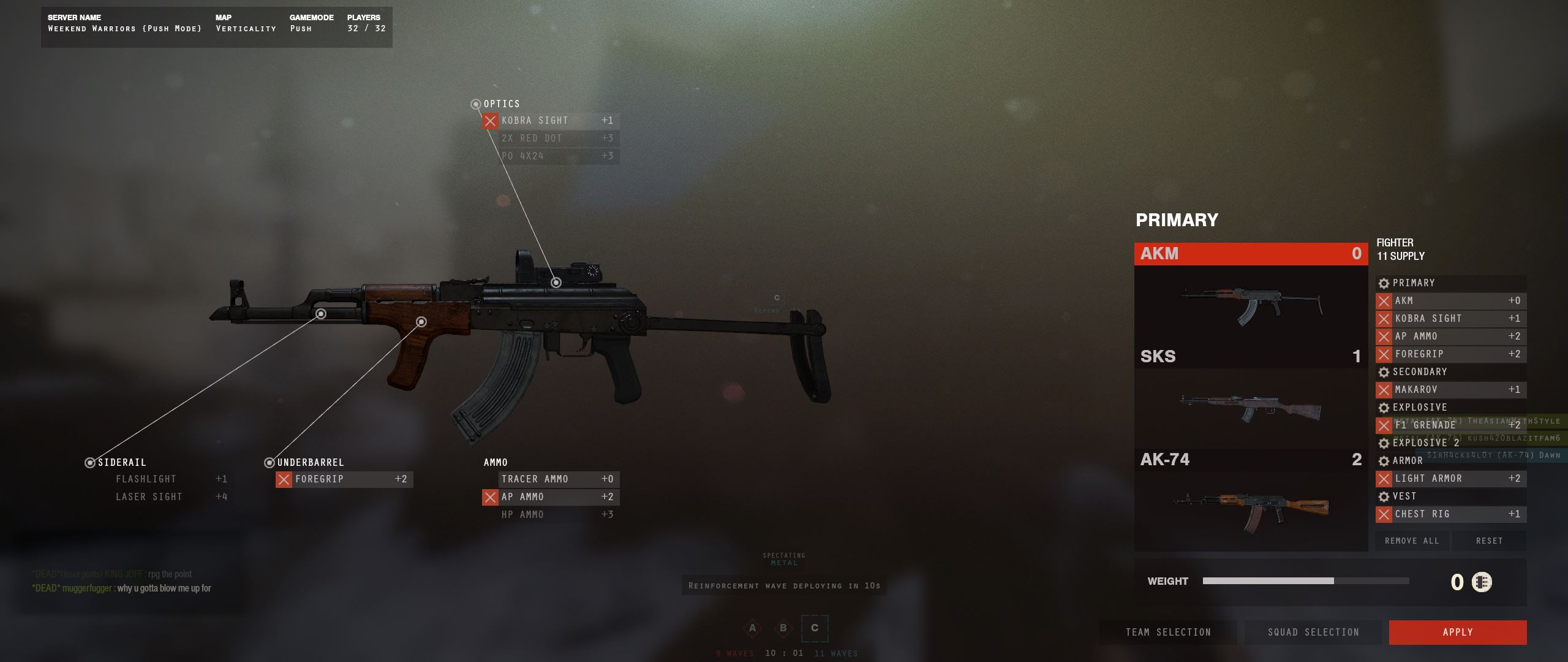The image size is (1568, 662).
Task: Remove all loadout items
Action: (x=1412, y=541)
